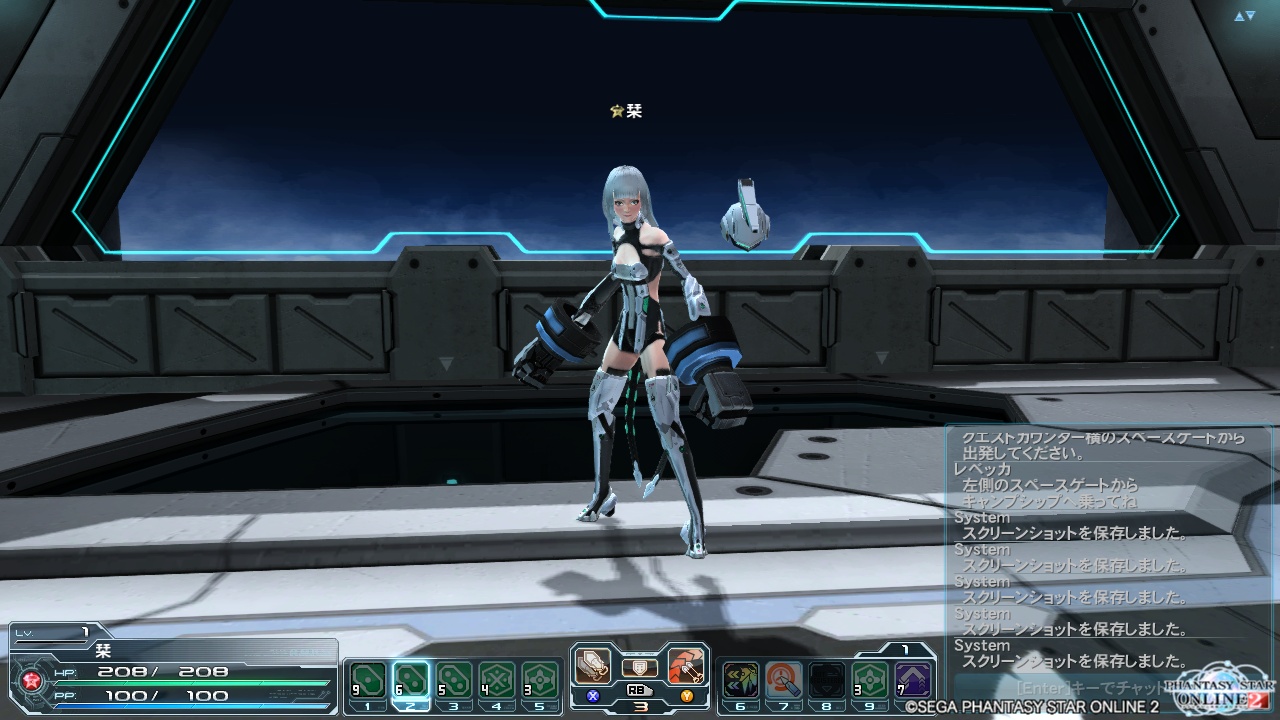Use the green X-pattern item in slot 4
This screenshot has width=1280, height=720.
[x=497, y=681]
